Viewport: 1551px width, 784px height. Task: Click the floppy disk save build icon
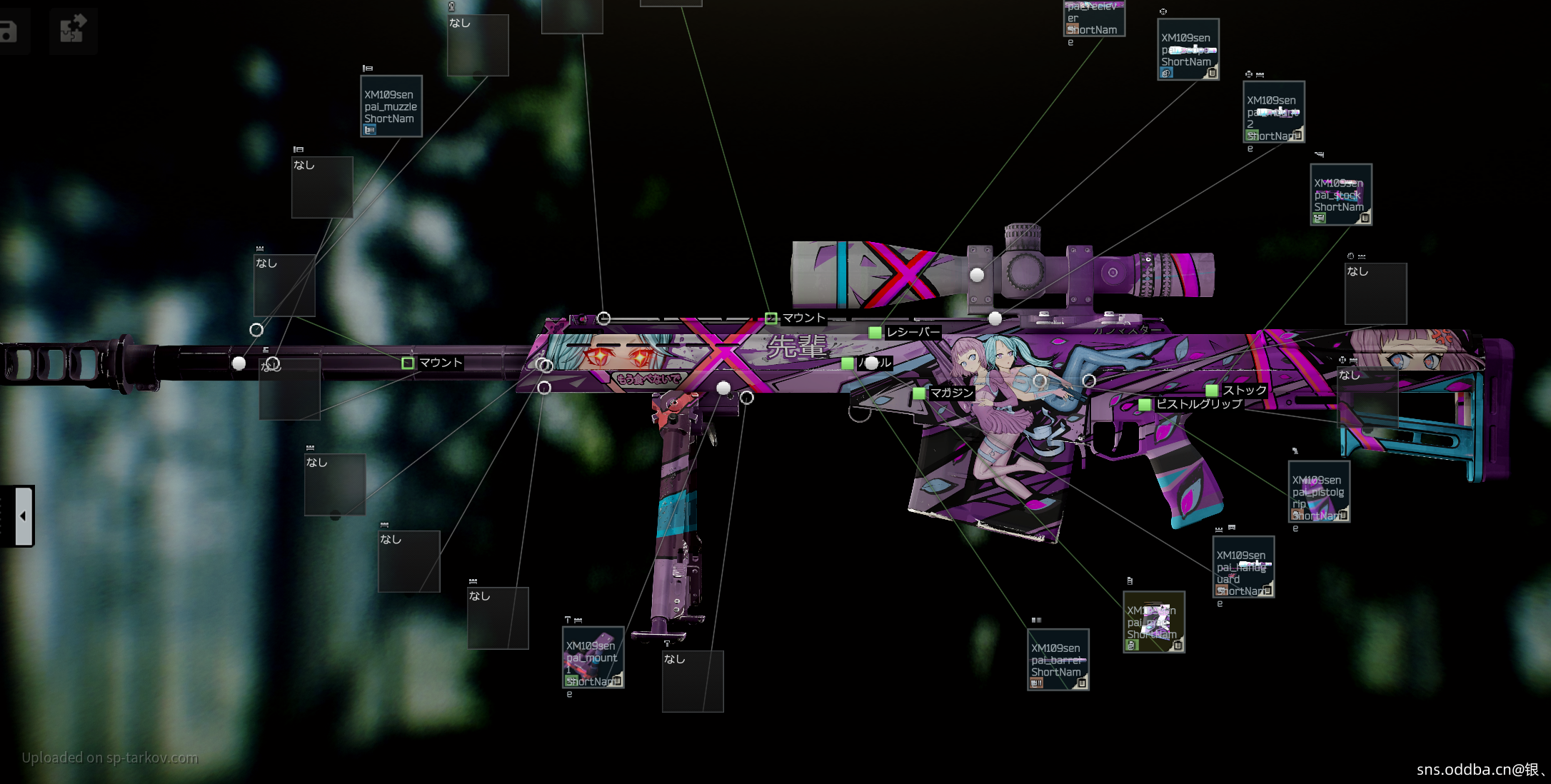9,31
